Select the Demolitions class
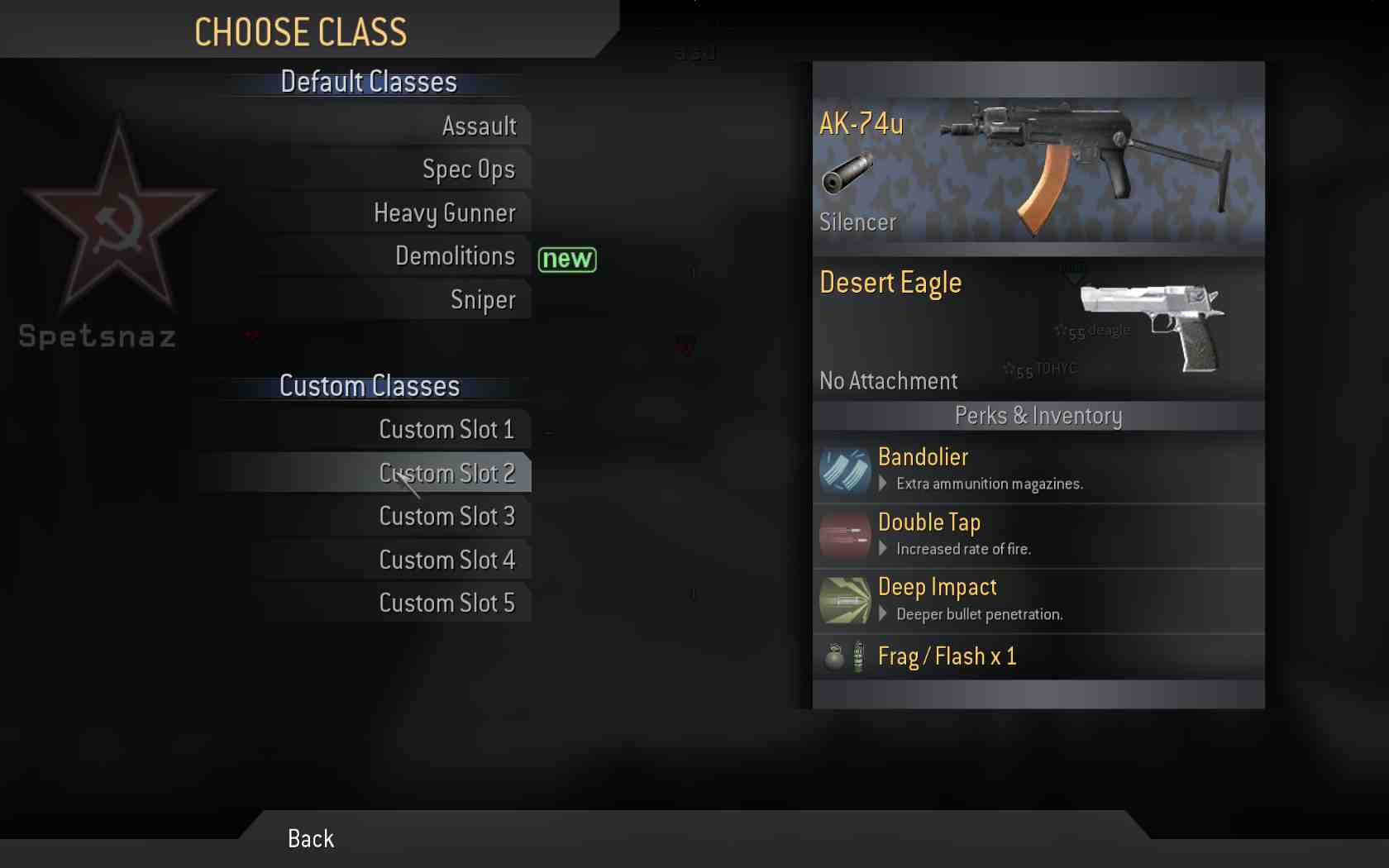1389x868 pixels. click(x=456, y=256)
